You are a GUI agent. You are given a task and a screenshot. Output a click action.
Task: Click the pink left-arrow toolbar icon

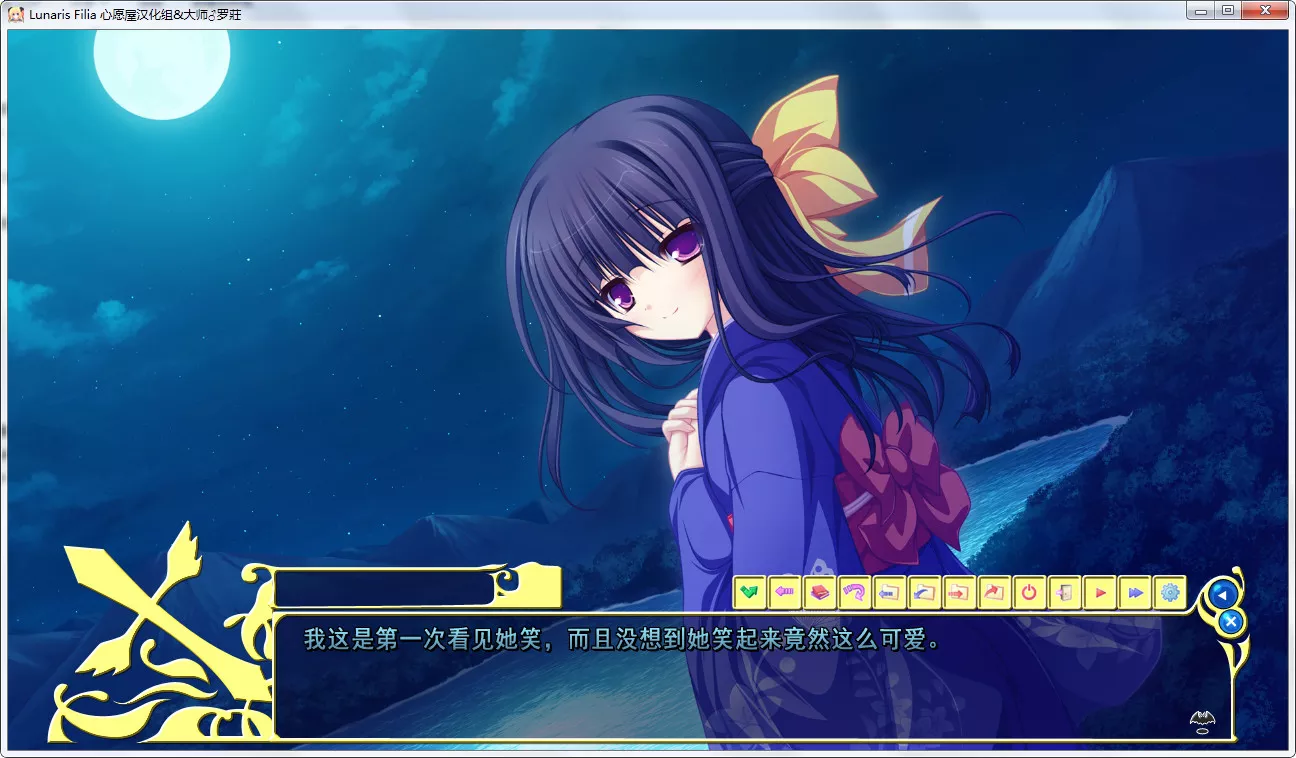(x=785, y=592)
